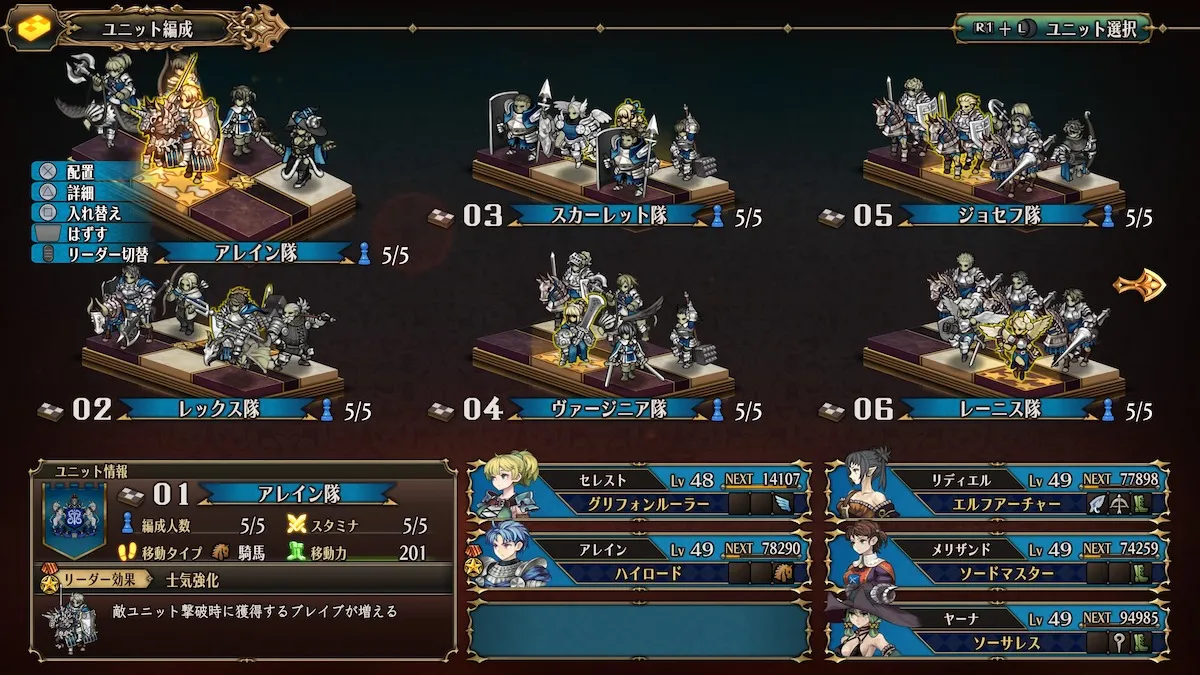Select unit 02 レックス隊
The image size is (1200, 675).
217,409
